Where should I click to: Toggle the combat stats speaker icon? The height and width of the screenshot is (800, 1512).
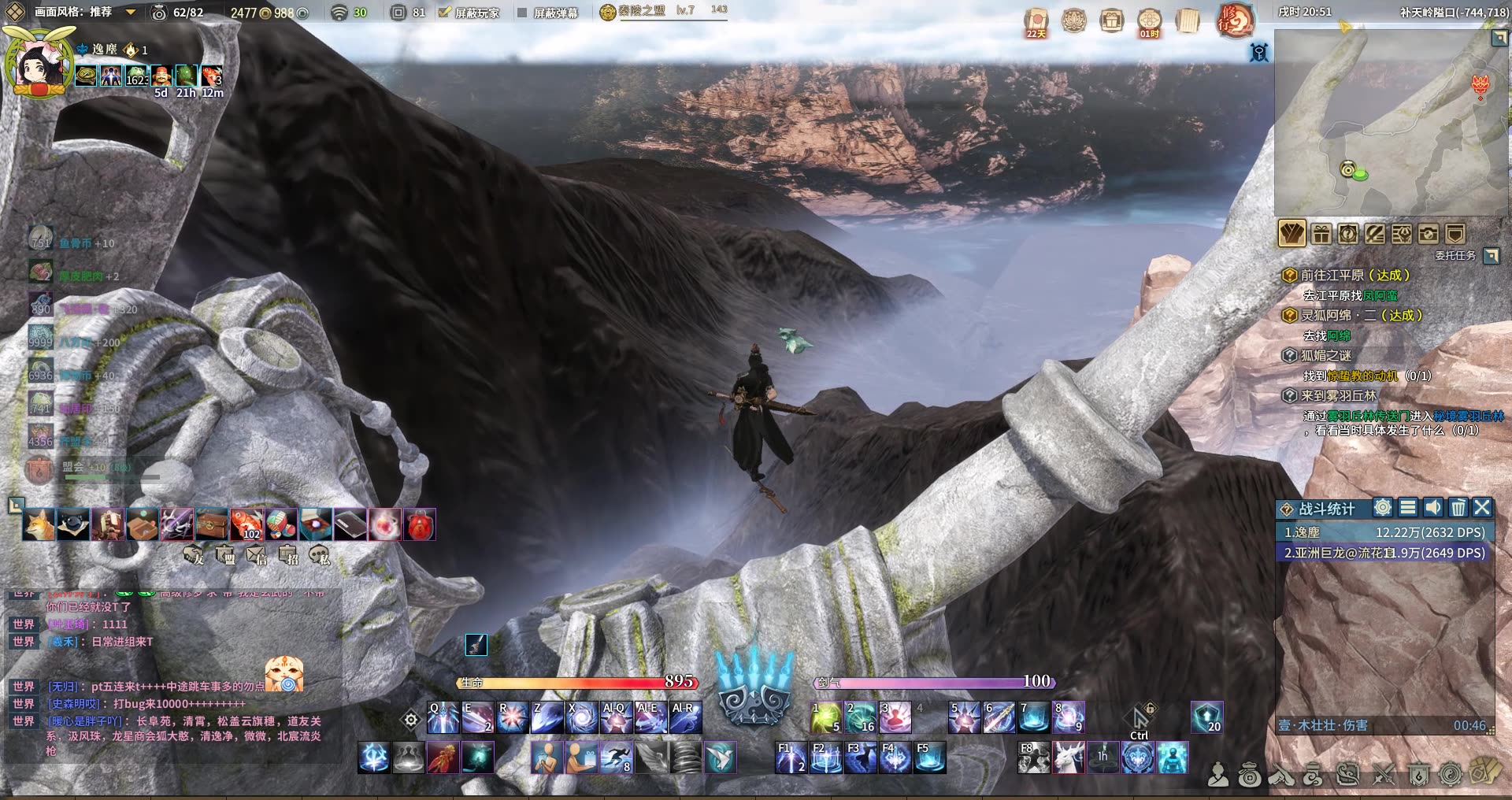(x=1433, y=508)
